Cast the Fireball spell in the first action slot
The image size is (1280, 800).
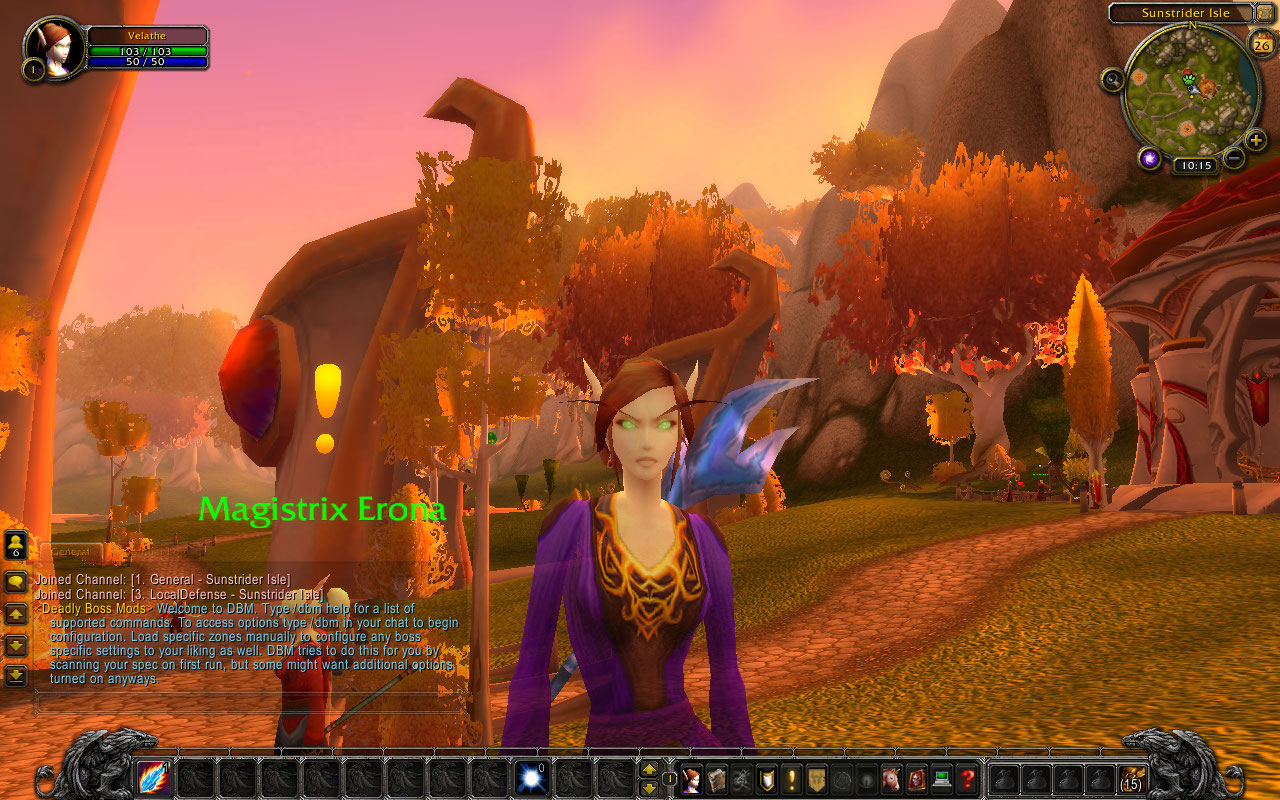[x=154, y=778]
